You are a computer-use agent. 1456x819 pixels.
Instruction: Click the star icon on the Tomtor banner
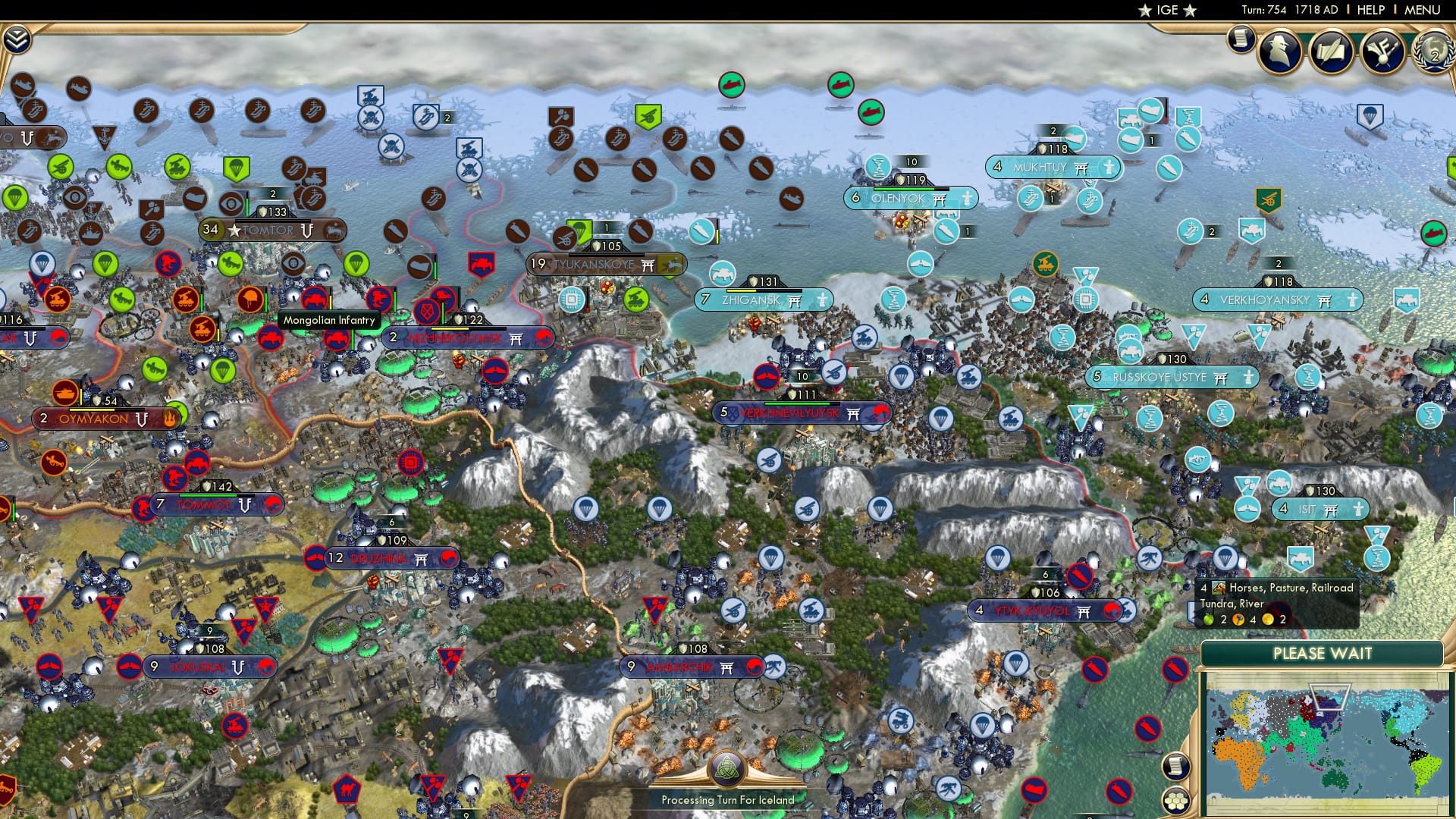click(234, 227)
